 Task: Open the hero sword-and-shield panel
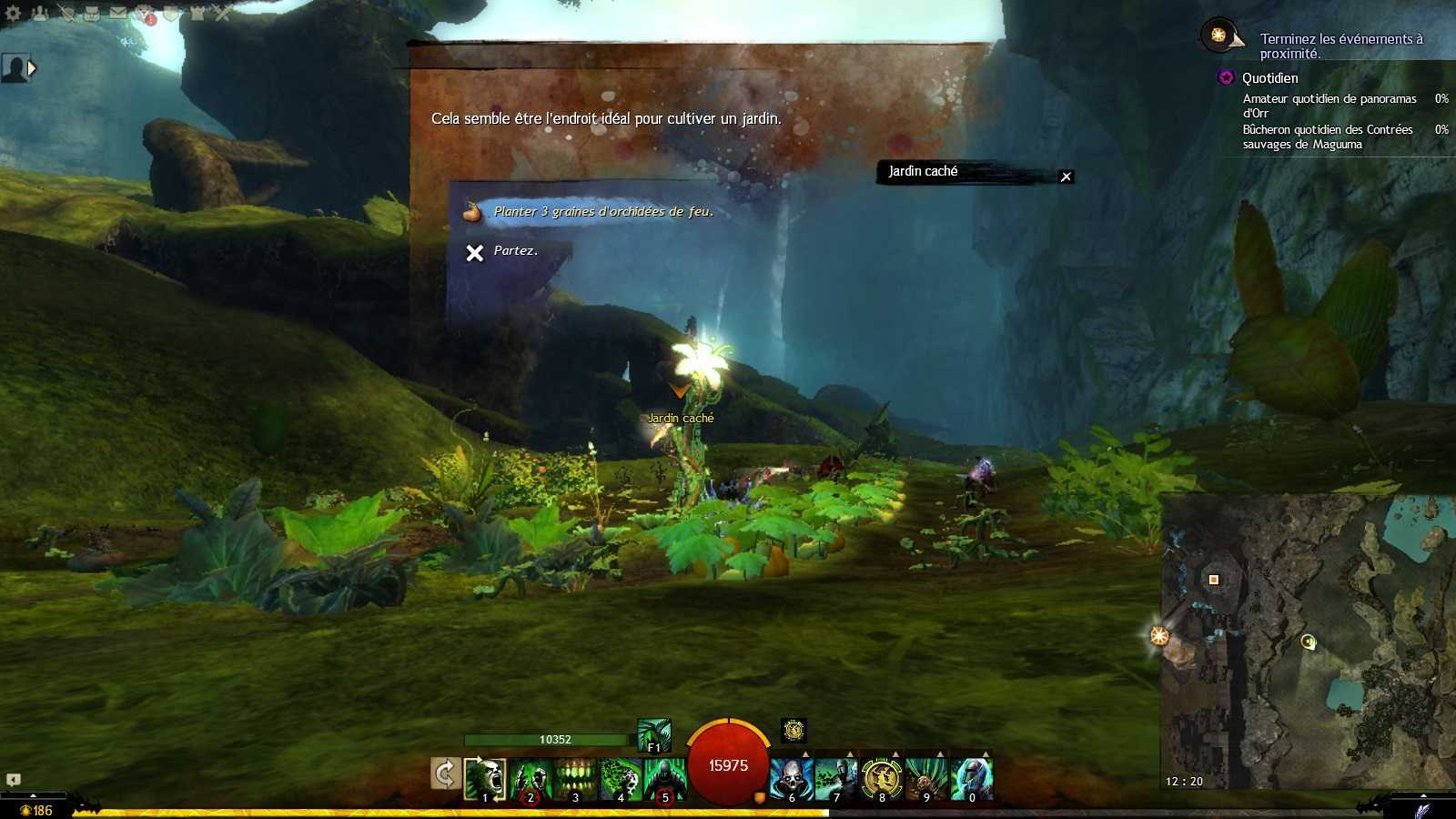click(66, 13)
